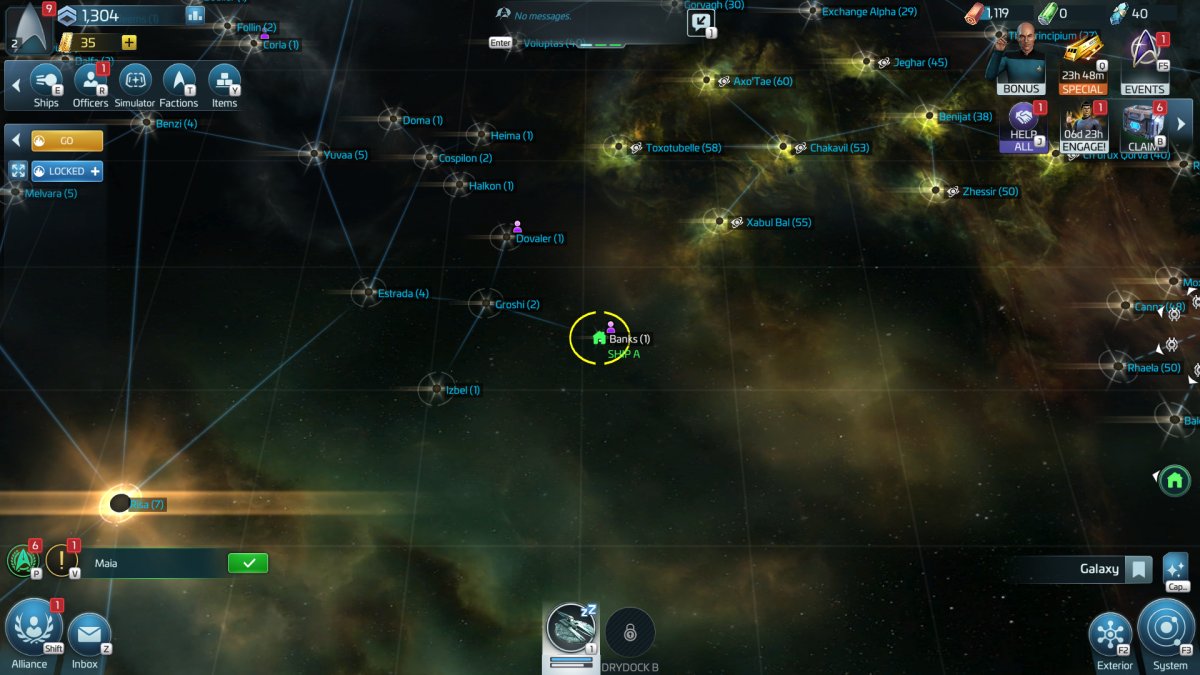
Task: Open the Factions menu
Action: (x=179, y=83)
